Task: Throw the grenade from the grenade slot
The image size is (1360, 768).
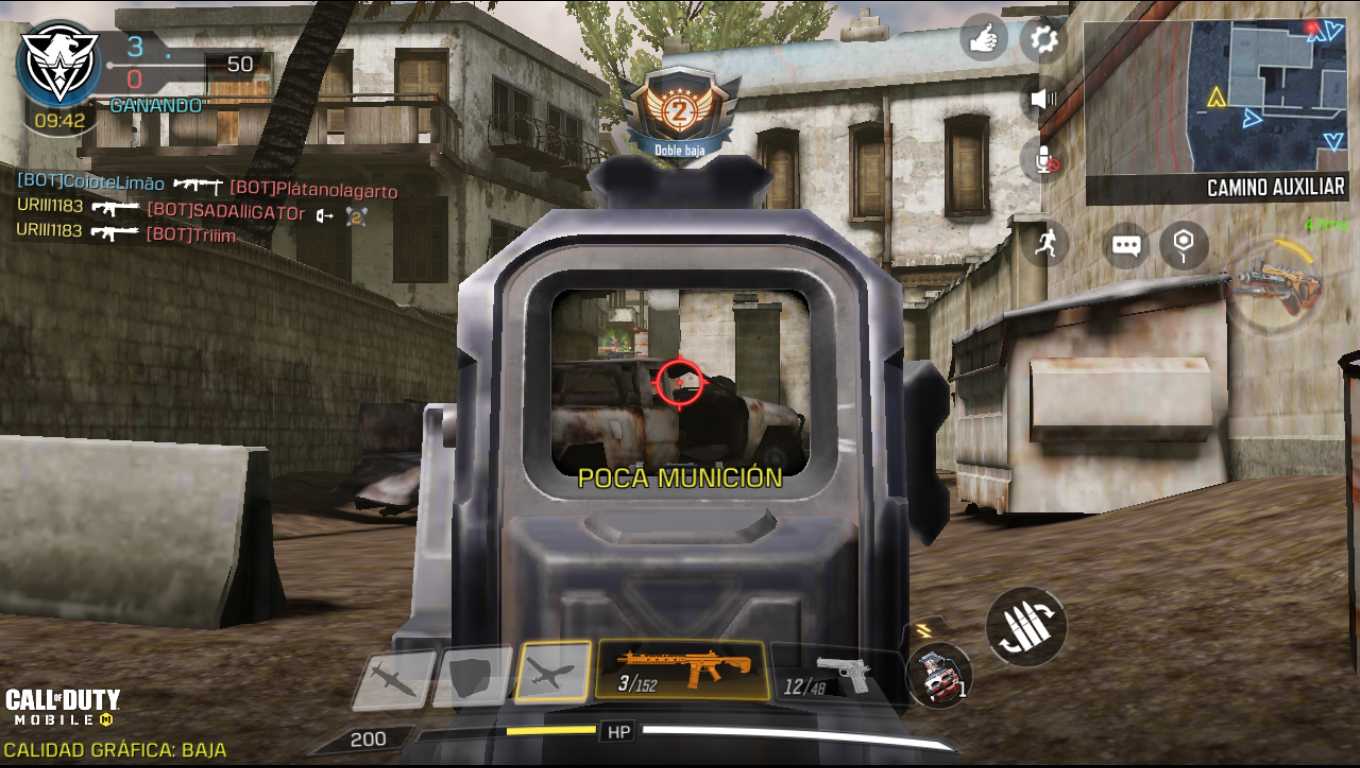Action: coord(940,674)
